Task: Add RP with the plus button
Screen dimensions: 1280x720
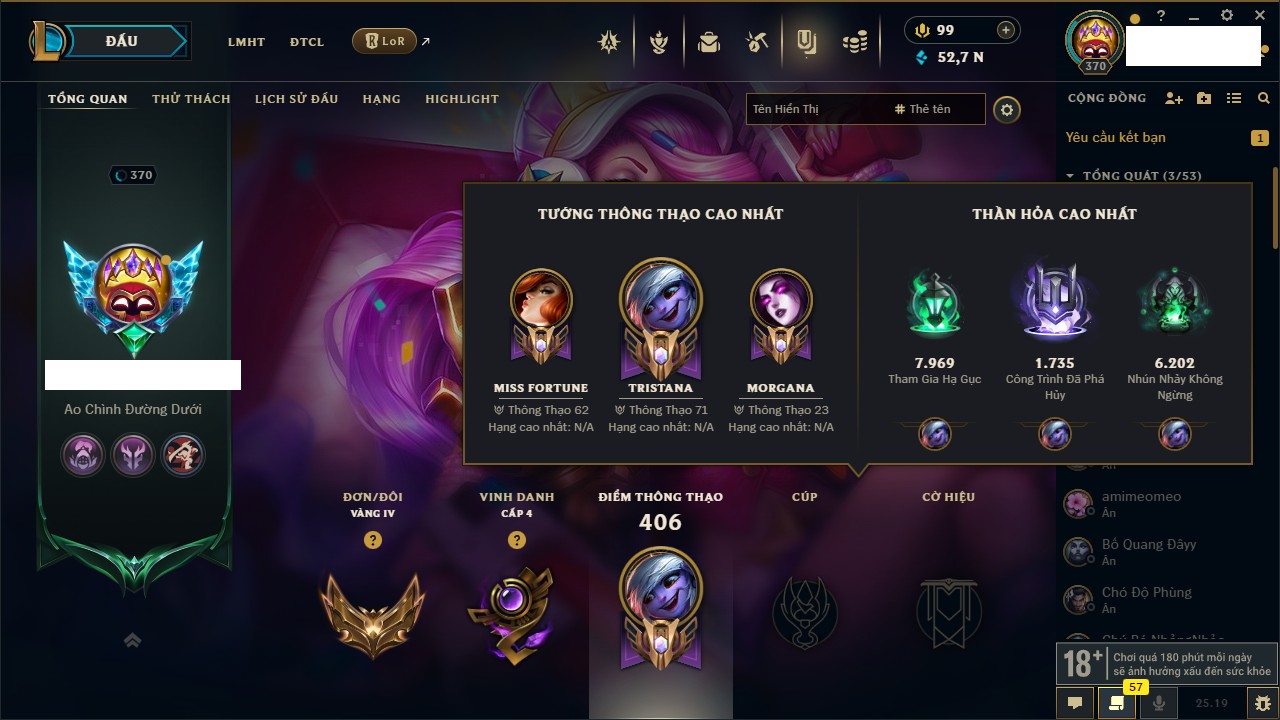Action: pyautogui.click(x=1006, y=30)
